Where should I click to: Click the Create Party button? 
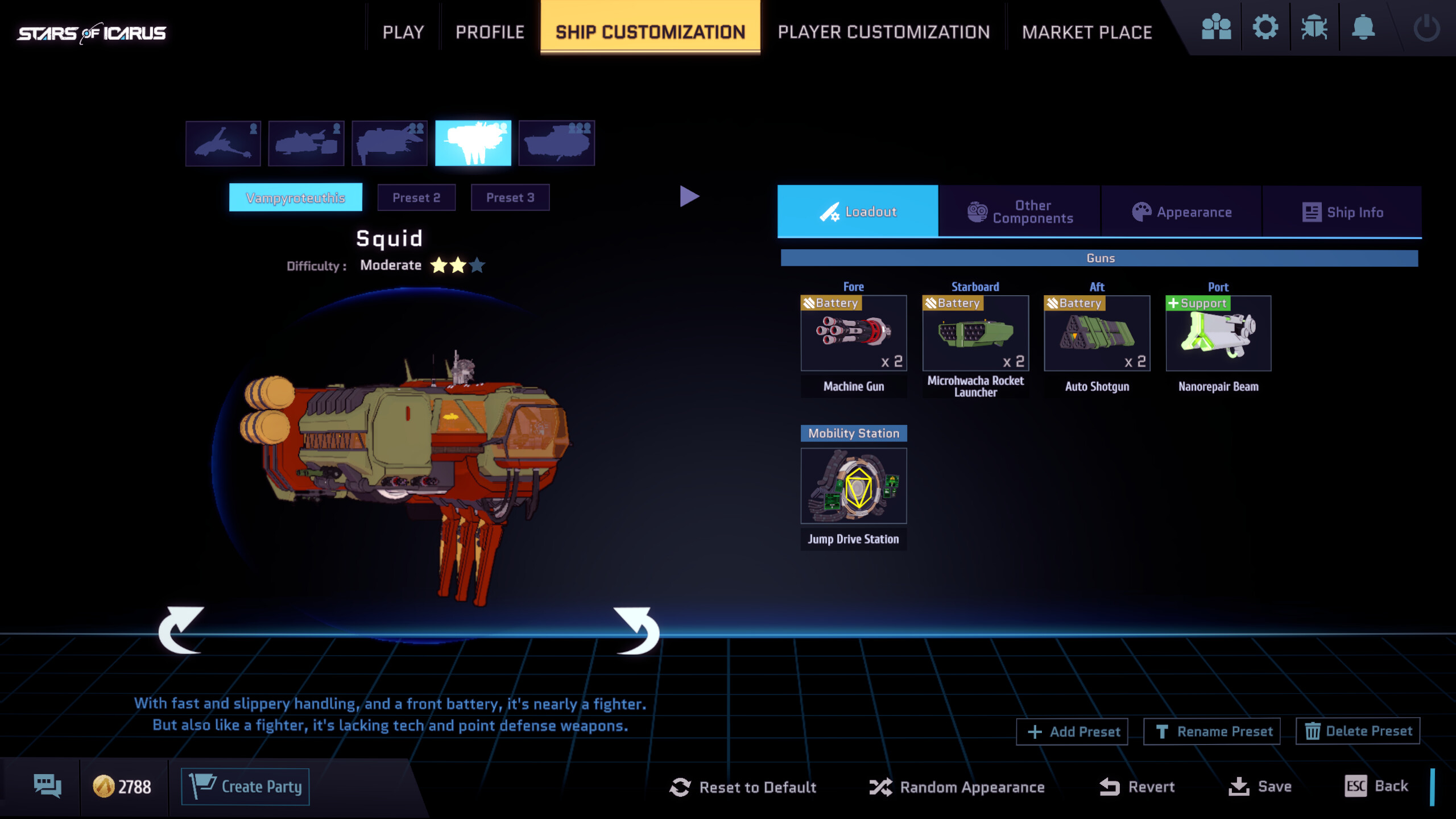pyautogui.click(x=246, y=785)
